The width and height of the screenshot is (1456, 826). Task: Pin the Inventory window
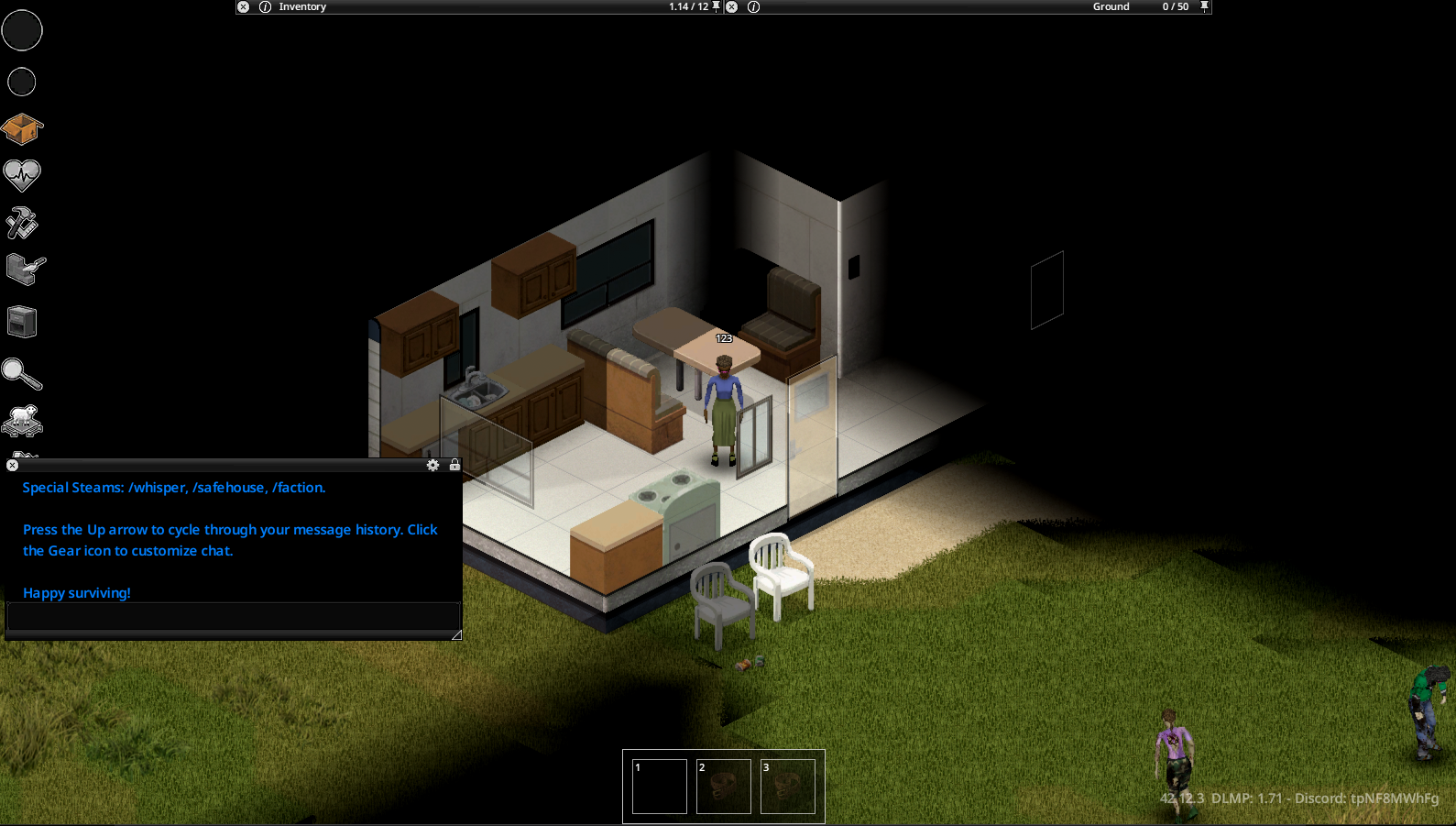pos(717,6)
